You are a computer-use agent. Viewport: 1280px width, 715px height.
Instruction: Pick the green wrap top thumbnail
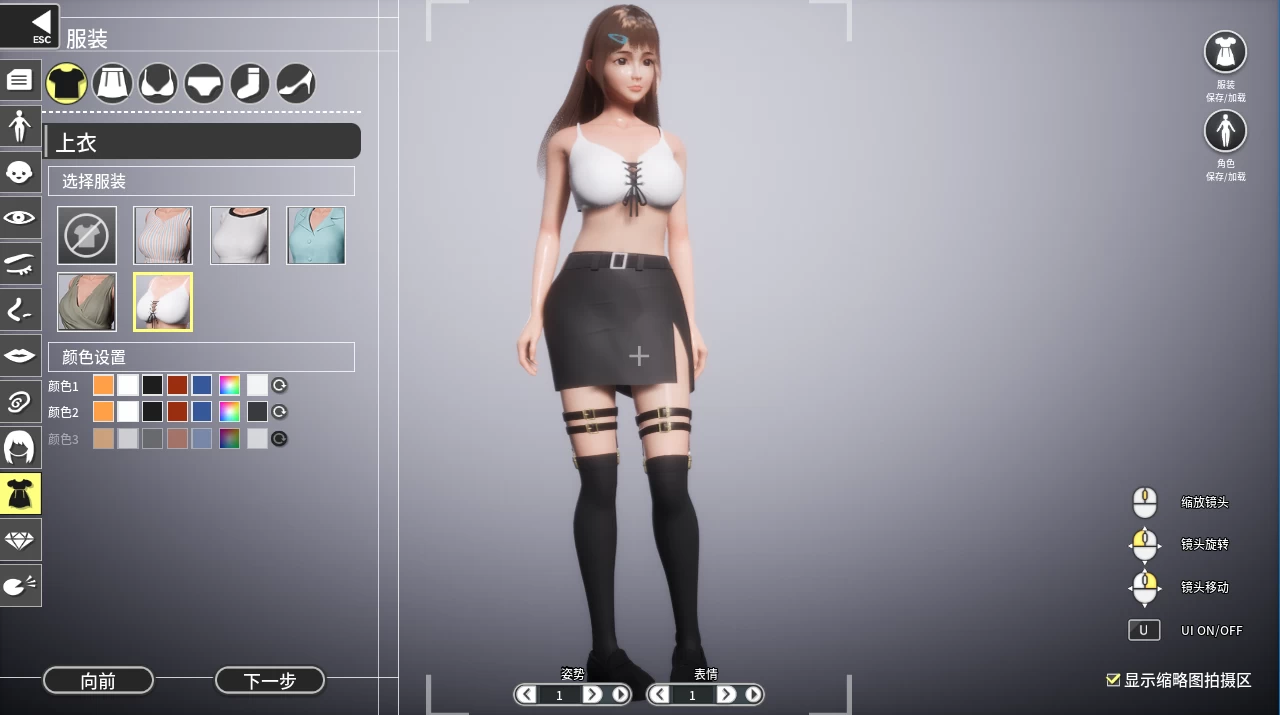[x=87, y=302]
